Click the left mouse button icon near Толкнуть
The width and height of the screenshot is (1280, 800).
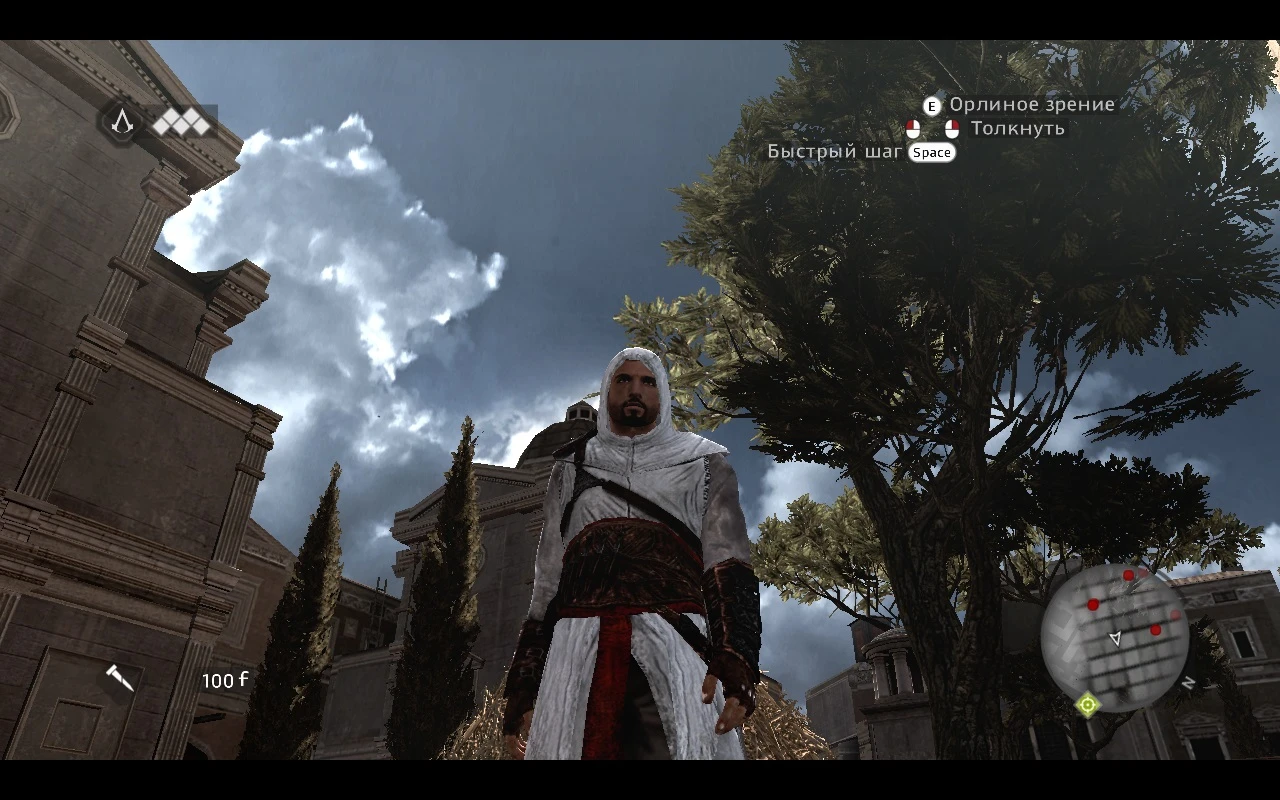(913, 128)
